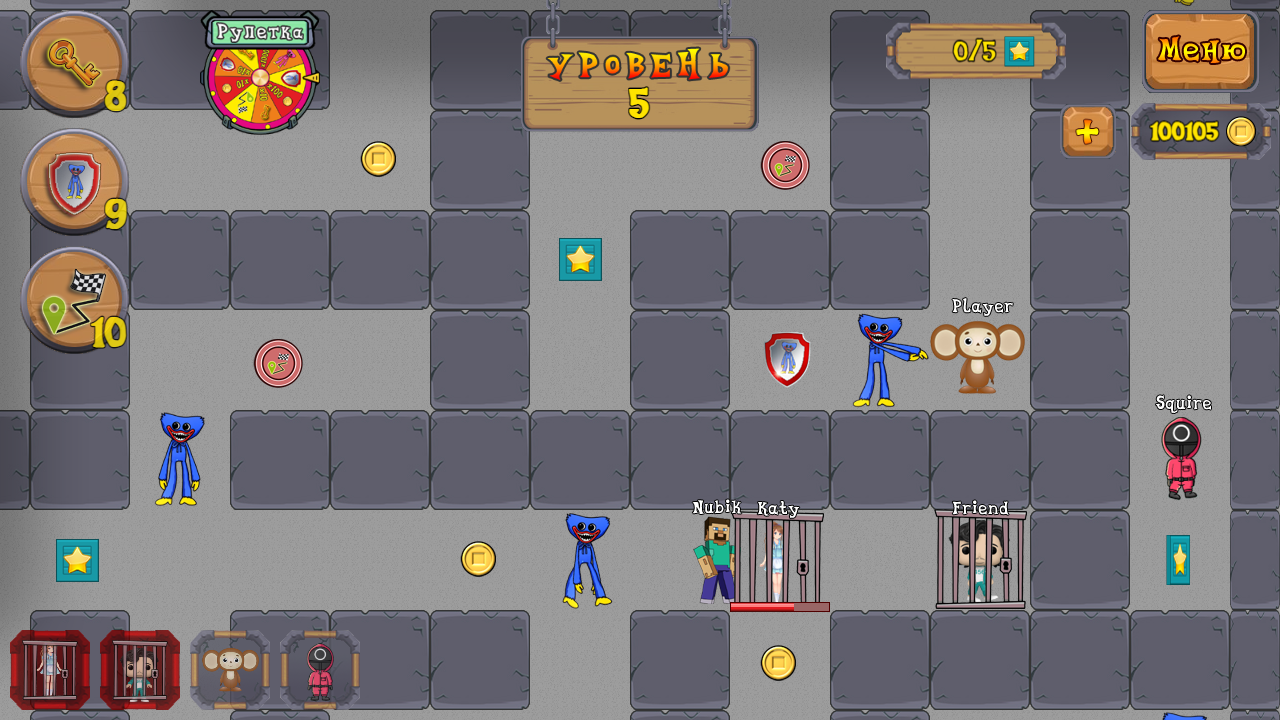
Task: Collect the shield pickup beside the blue monster
Action: coord(786,358)
